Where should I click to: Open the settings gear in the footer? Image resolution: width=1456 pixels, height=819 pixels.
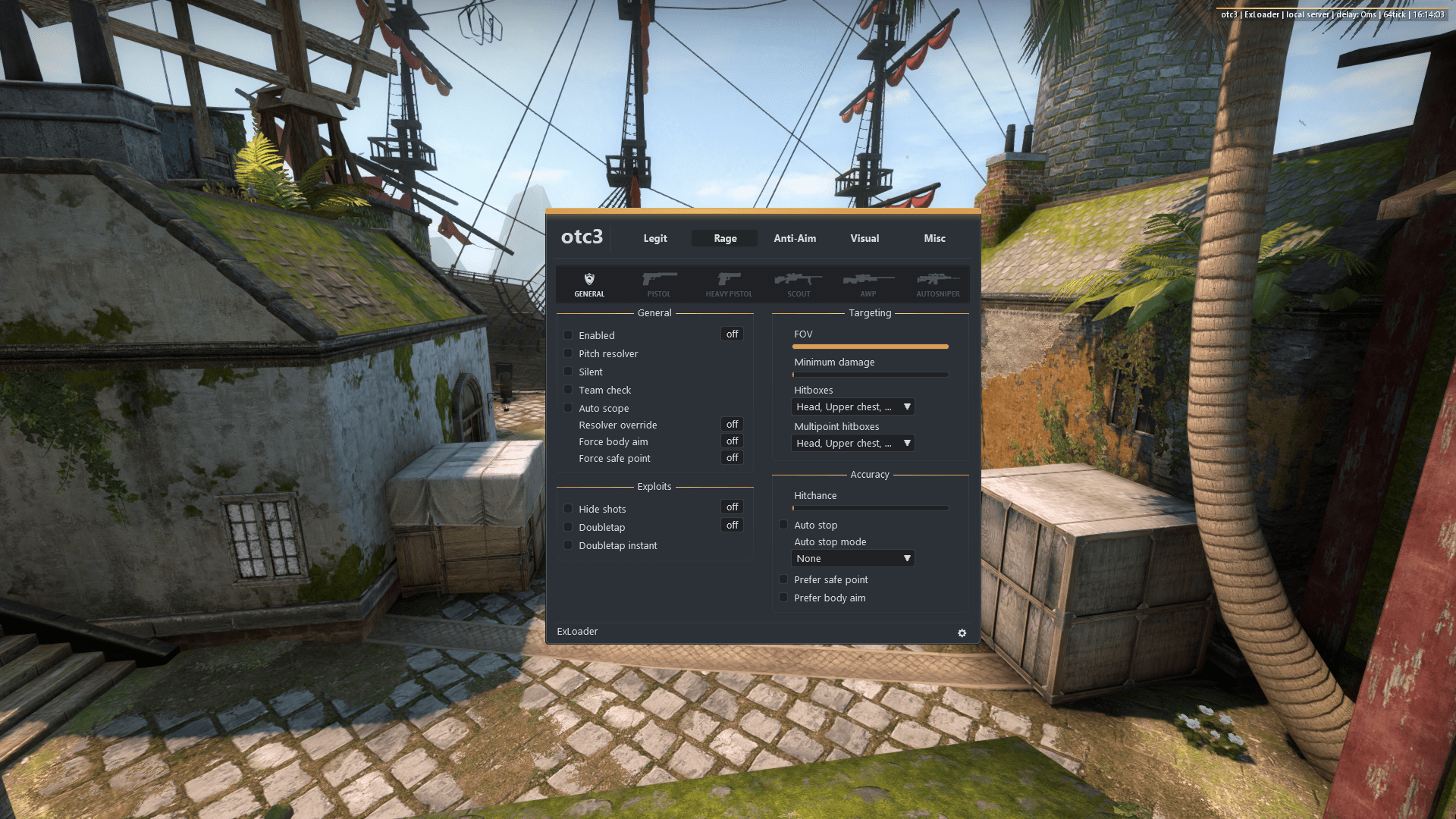tap(962, 632)
